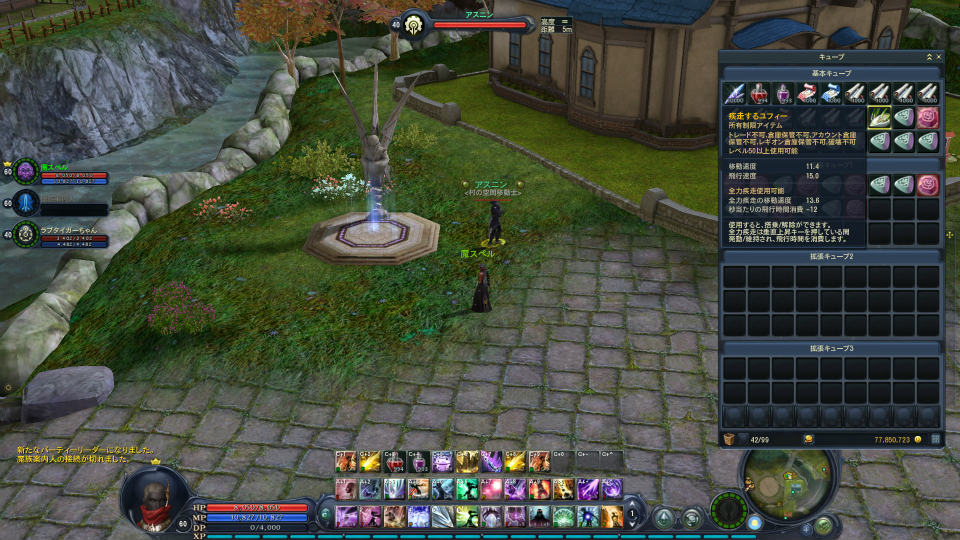This screenshot has width=960, height=540.
Task: Collapse the cube window with double-arrow button
Action: click(928, 58)
